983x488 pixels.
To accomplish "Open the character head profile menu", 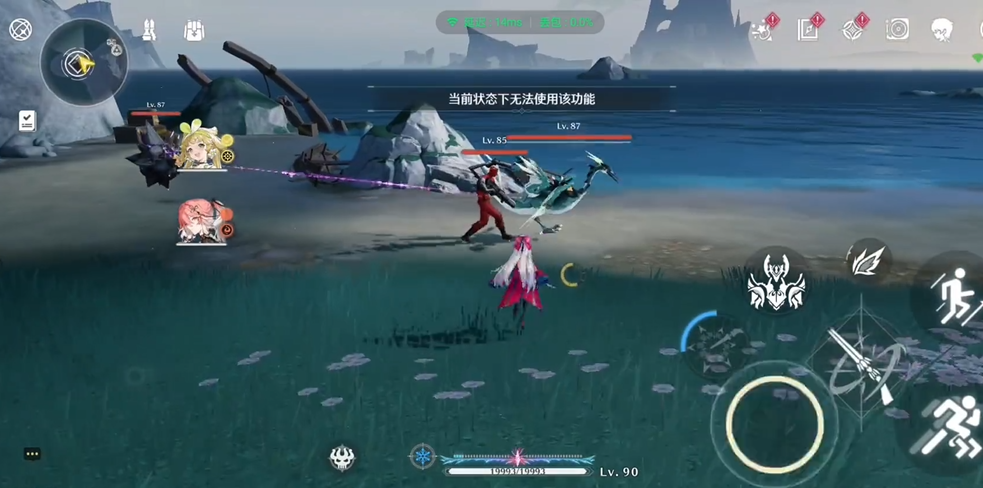I will [x=941, y=29].
